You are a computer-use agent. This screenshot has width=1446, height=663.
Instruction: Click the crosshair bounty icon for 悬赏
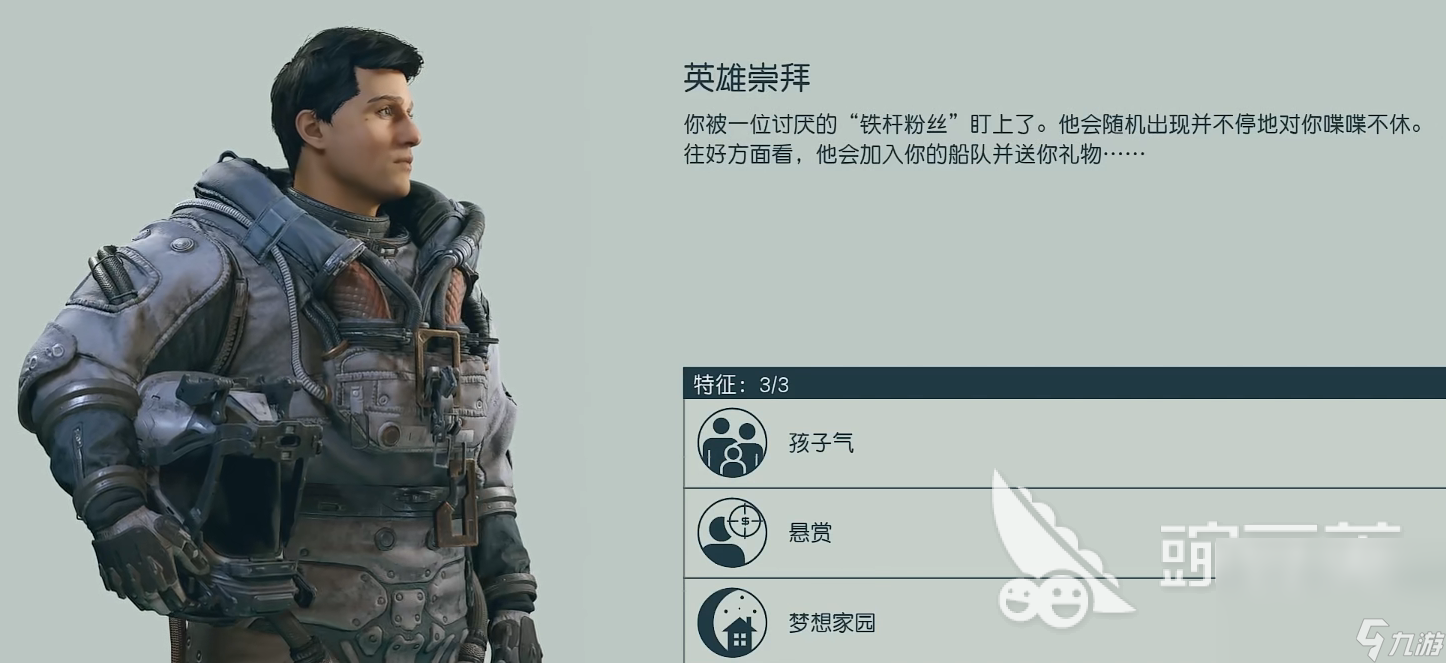click(732, 532)
